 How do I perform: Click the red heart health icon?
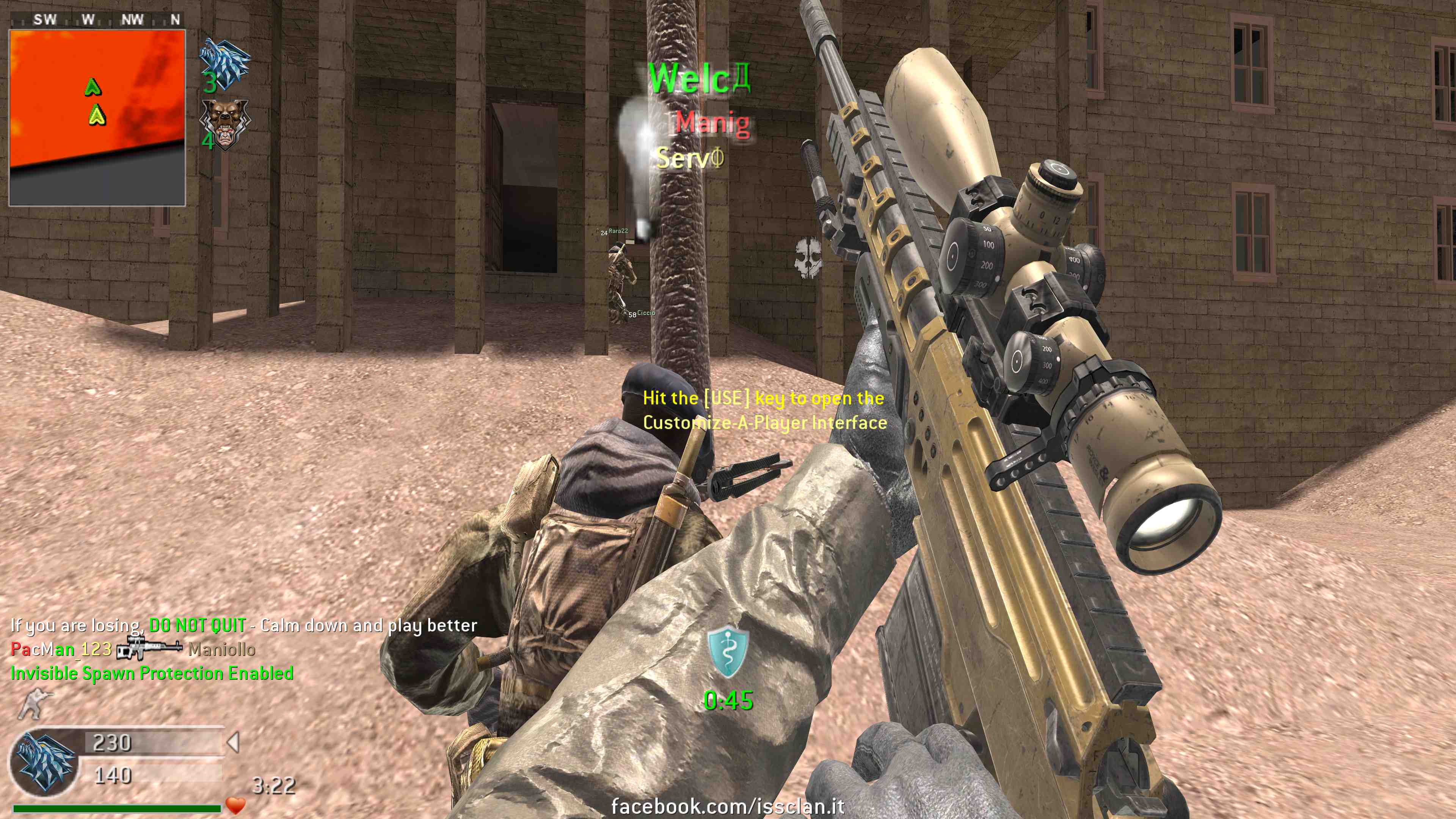pyautogui.click(x=235, y=804)
